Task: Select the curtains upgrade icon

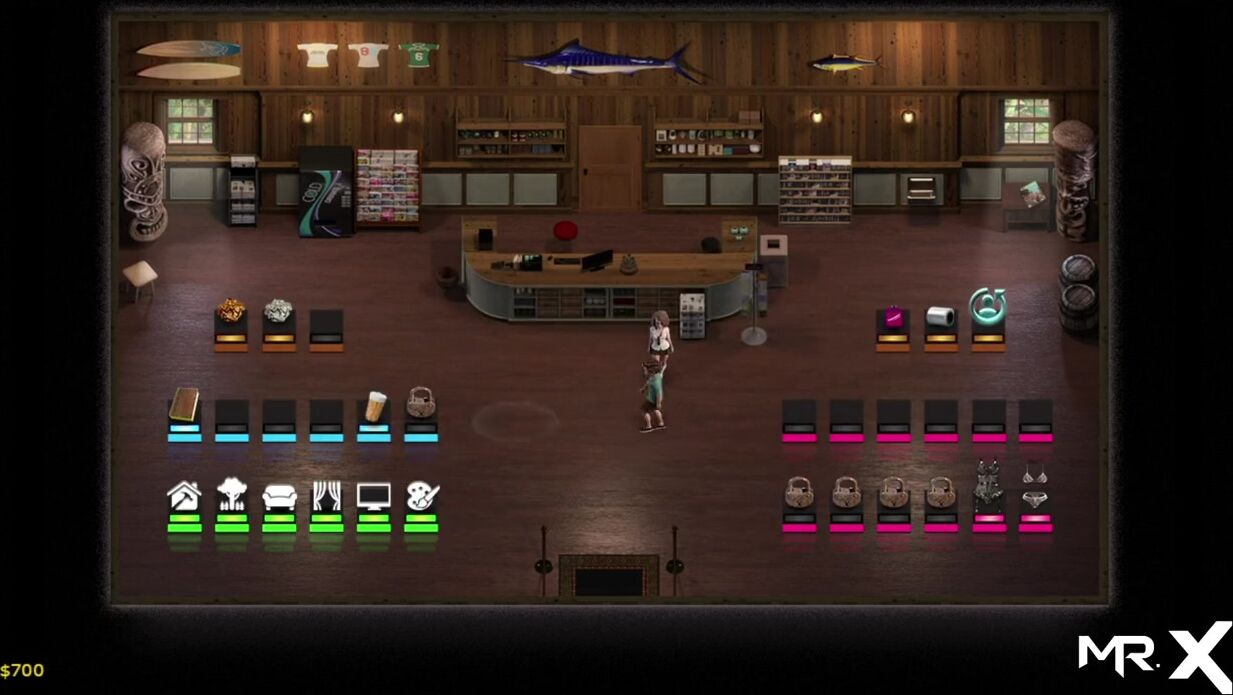Action: pos(327,495)
